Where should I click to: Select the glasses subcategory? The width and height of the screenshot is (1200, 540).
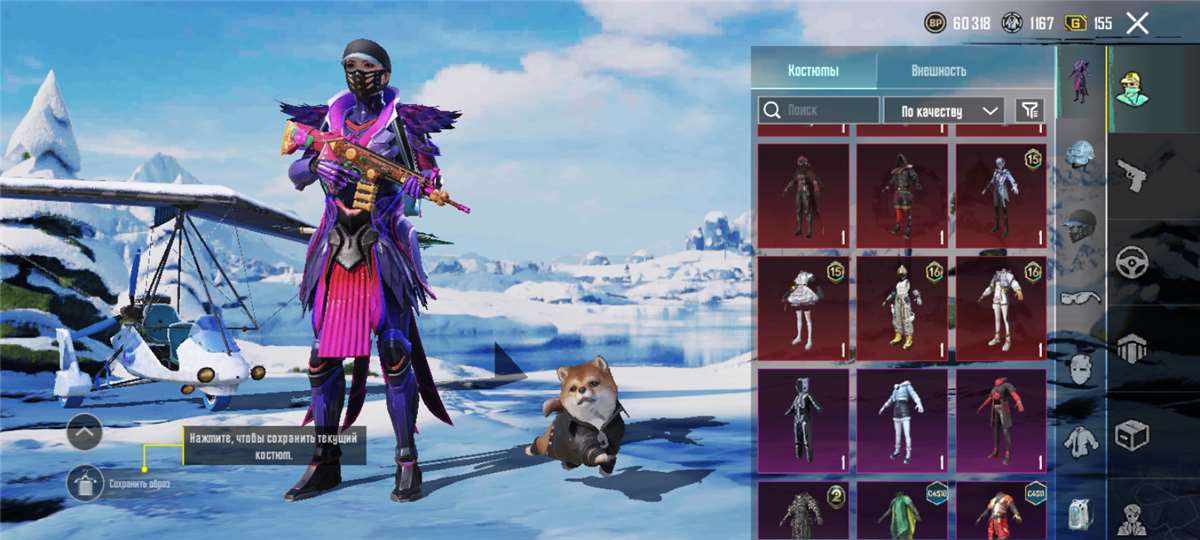pos(1081,296)
